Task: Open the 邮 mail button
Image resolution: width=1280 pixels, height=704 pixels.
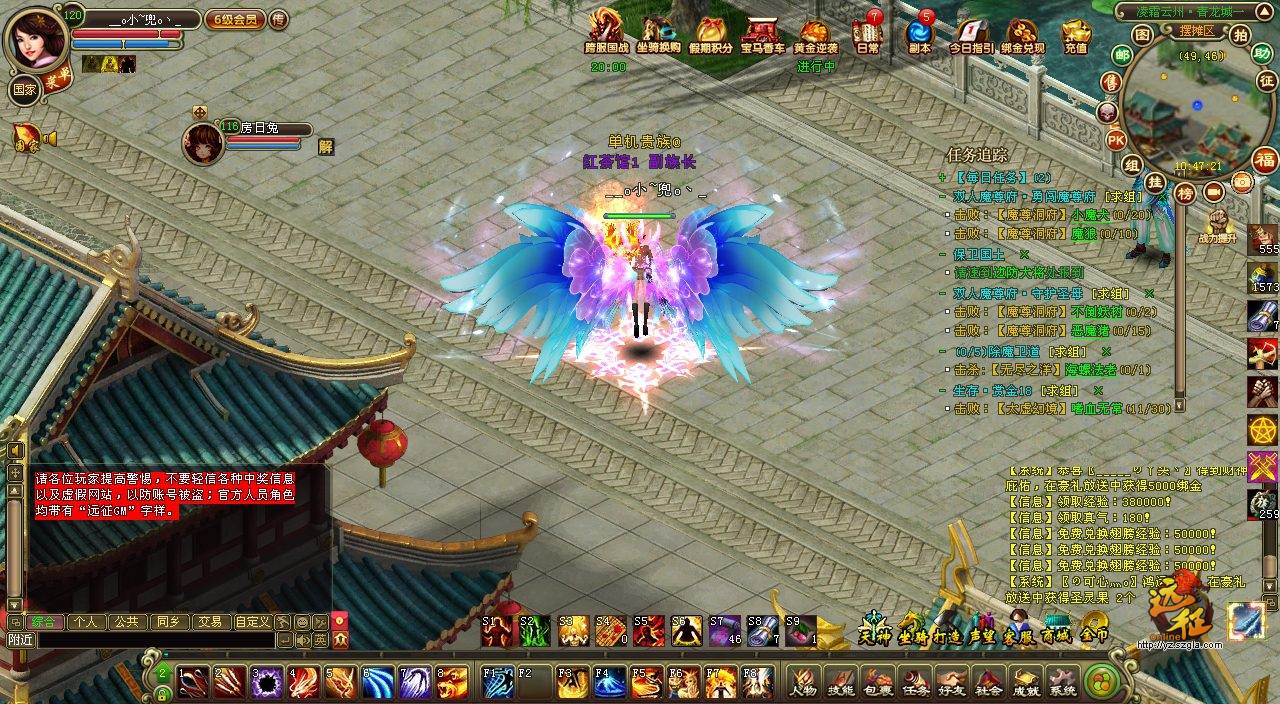Action: (x=1122, y=55)
